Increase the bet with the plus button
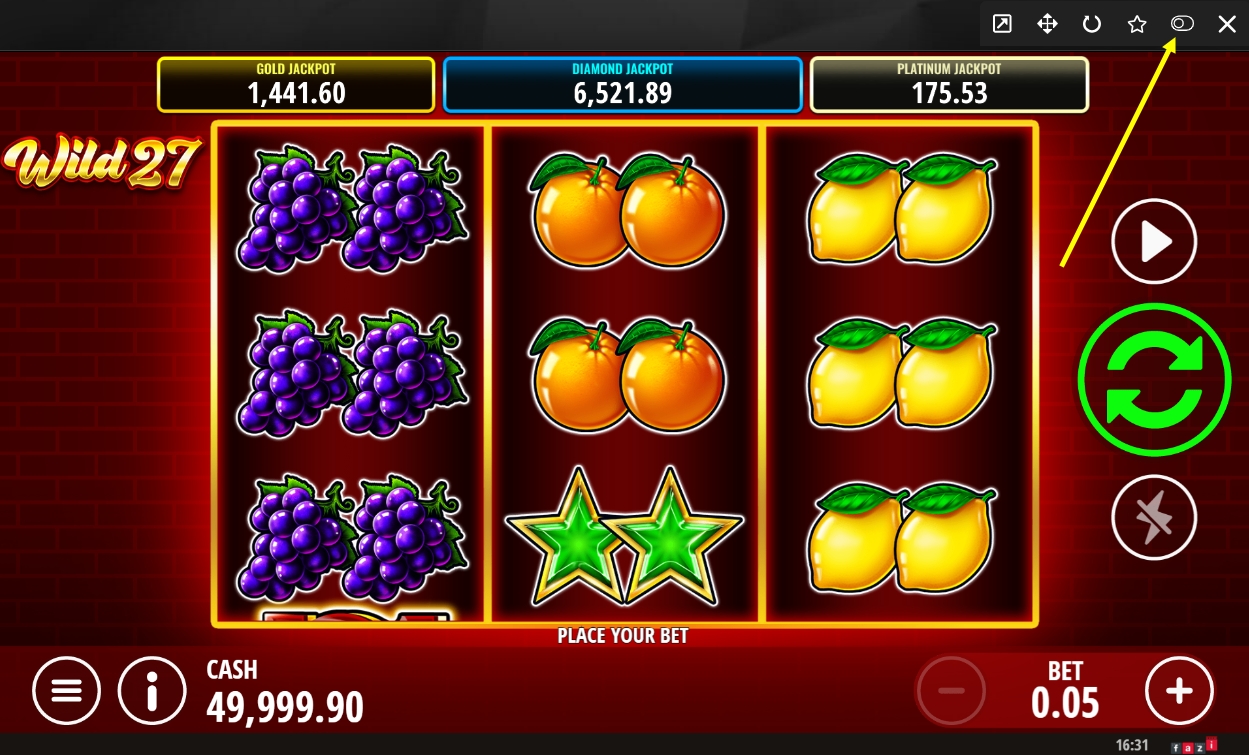The image size is (1249, 755). pos(1179,690)
